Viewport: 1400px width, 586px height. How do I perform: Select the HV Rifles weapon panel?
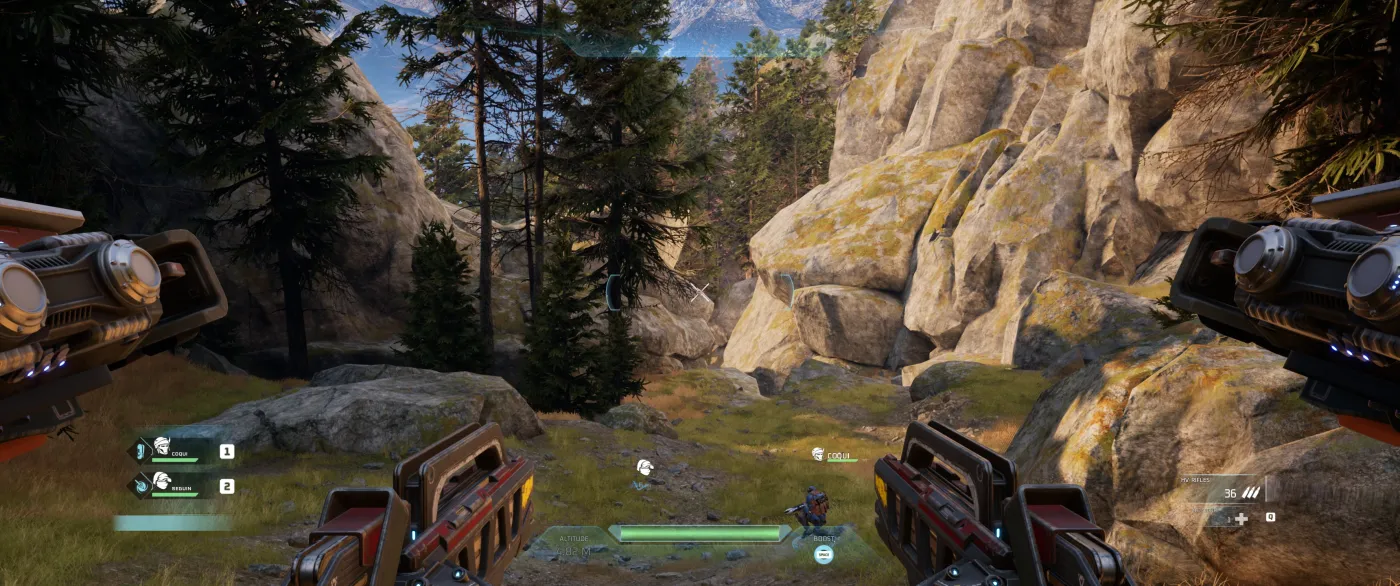[x=1225, y=489]
